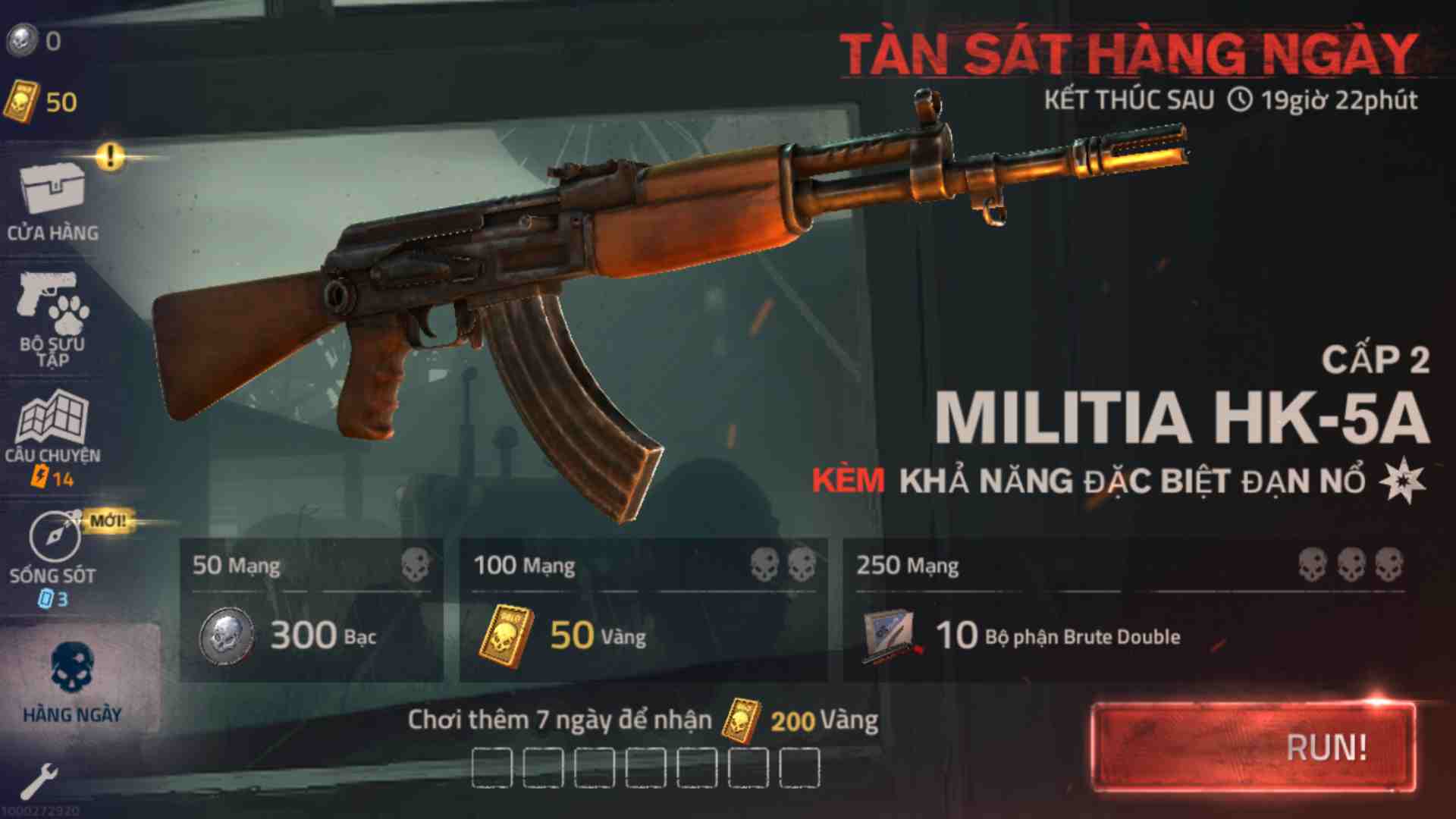This screenshot has width=1456, height=819.
Task: Click the MỚI! badge on Sống Sót
Action: [x=106, y=521]
